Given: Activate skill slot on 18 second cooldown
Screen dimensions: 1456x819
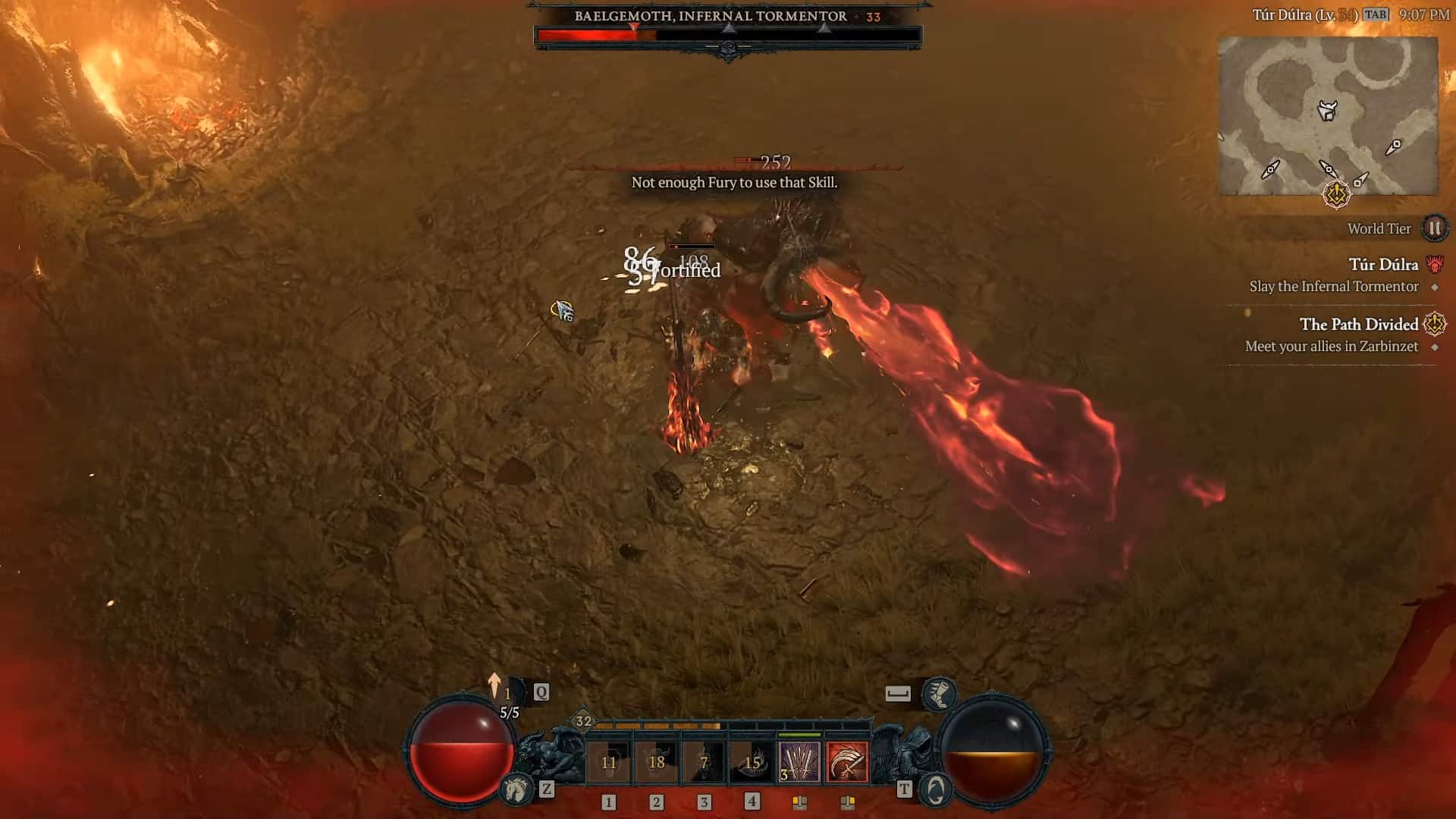Looking at the screenshot, I should pyautogui.click(x=657, y=762).
